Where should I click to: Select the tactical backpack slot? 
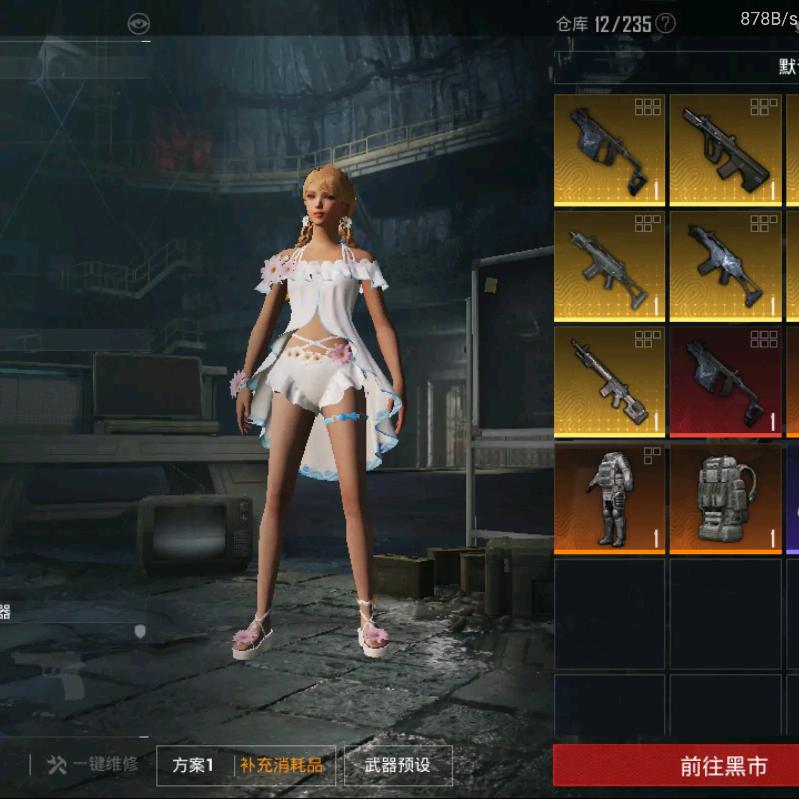coord(725,498)
